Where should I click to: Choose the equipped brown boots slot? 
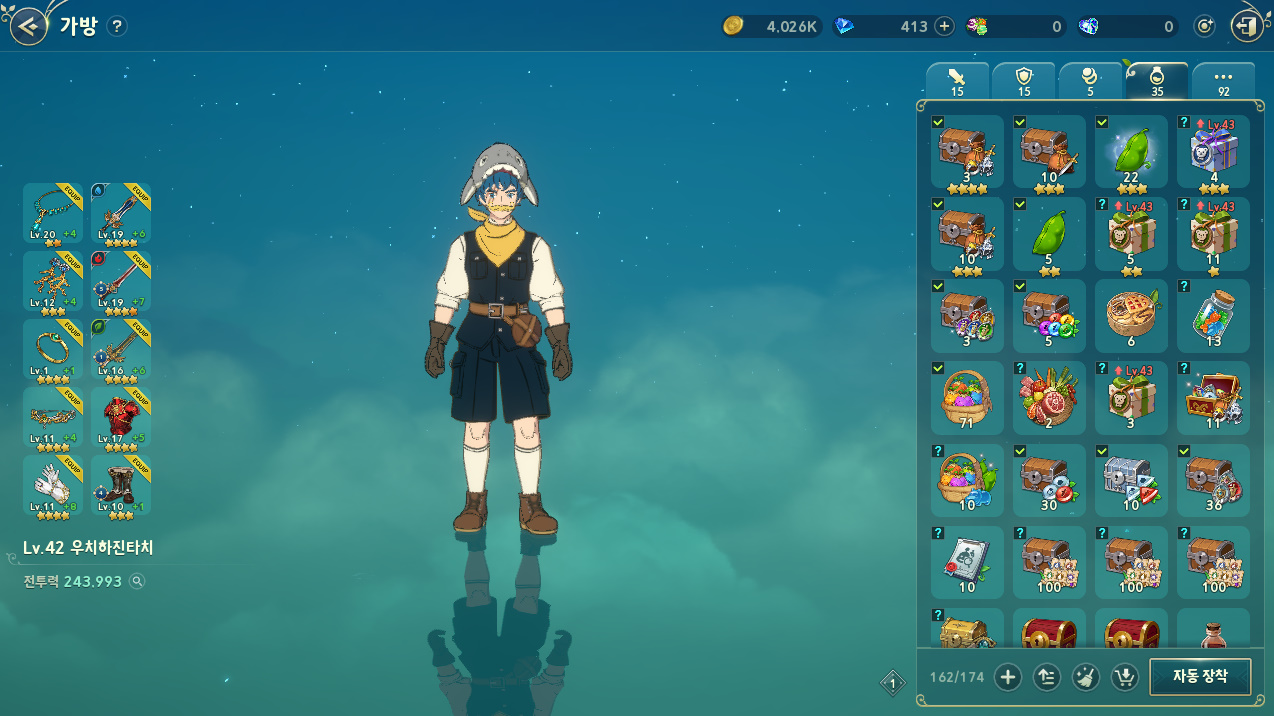121,485
